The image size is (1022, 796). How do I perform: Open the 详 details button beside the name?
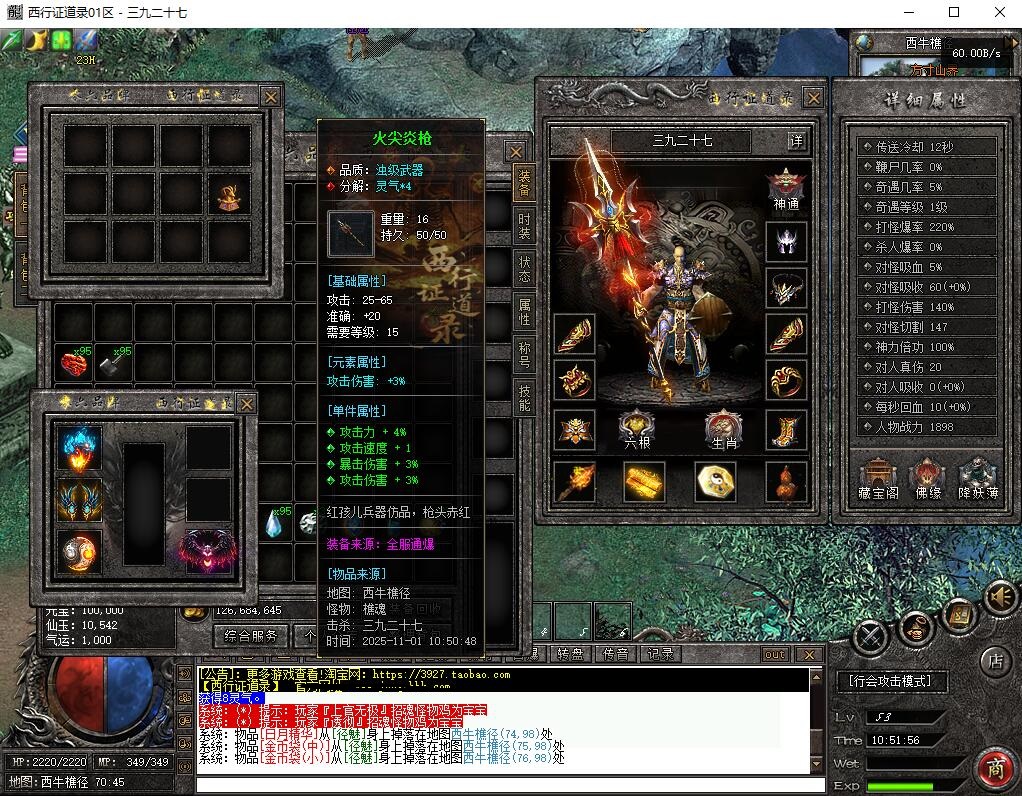point(796,141)
